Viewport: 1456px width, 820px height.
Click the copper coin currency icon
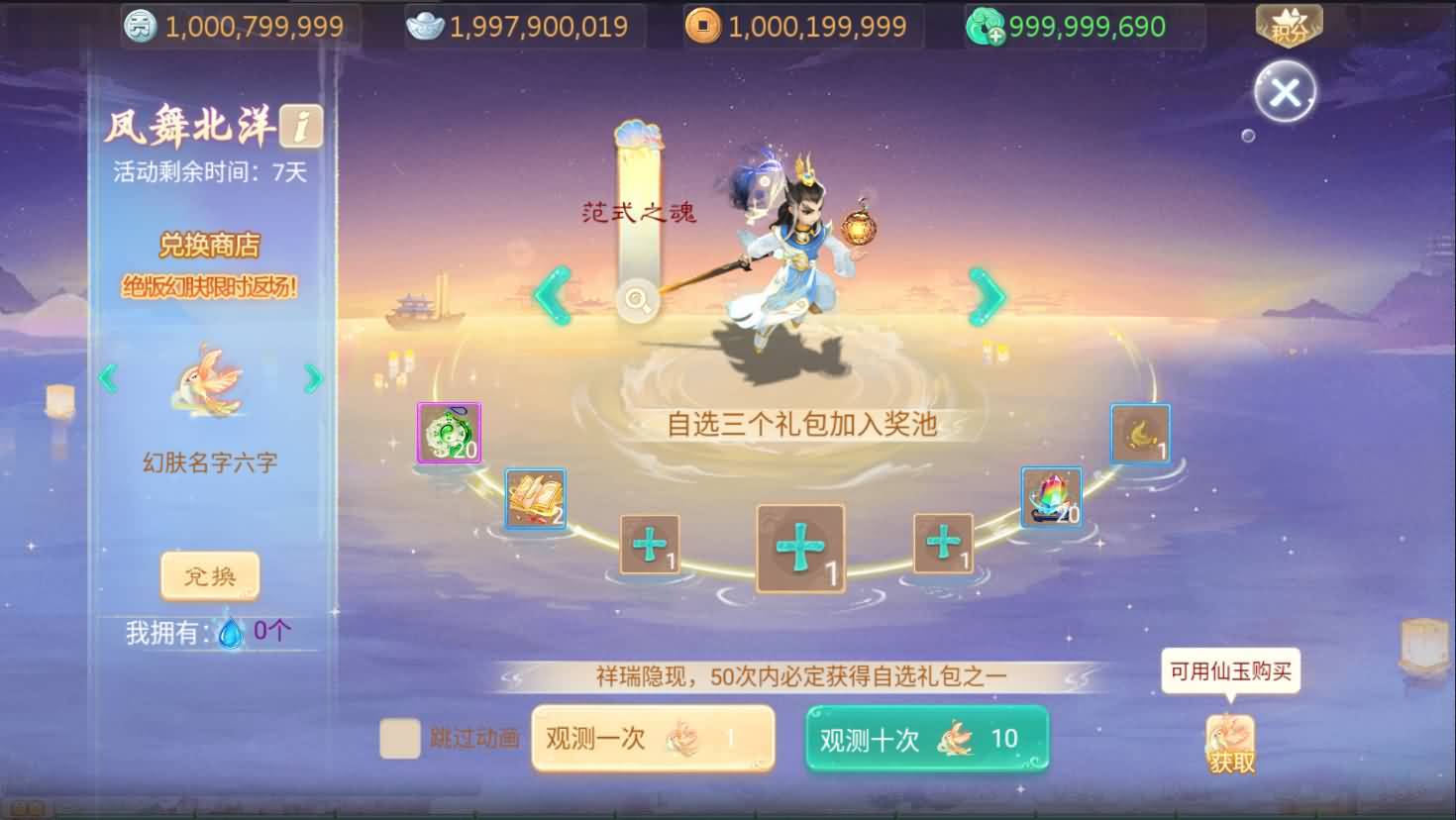pos(704,26)
